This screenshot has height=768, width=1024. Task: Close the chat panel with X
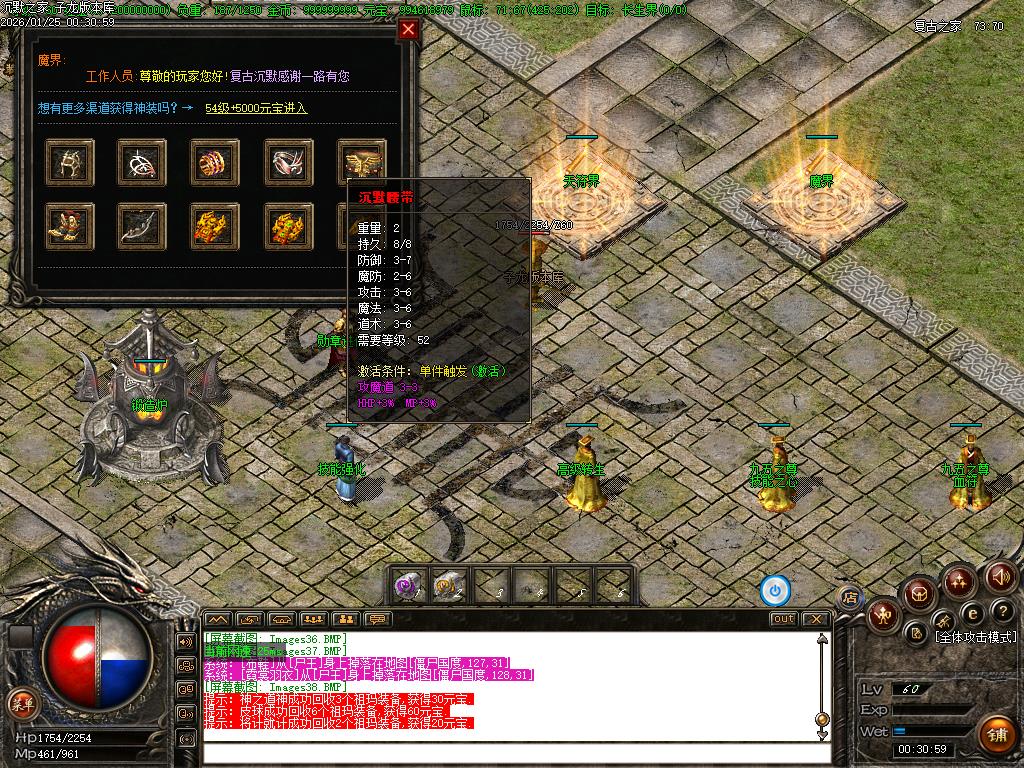click(x=815, y=619)
